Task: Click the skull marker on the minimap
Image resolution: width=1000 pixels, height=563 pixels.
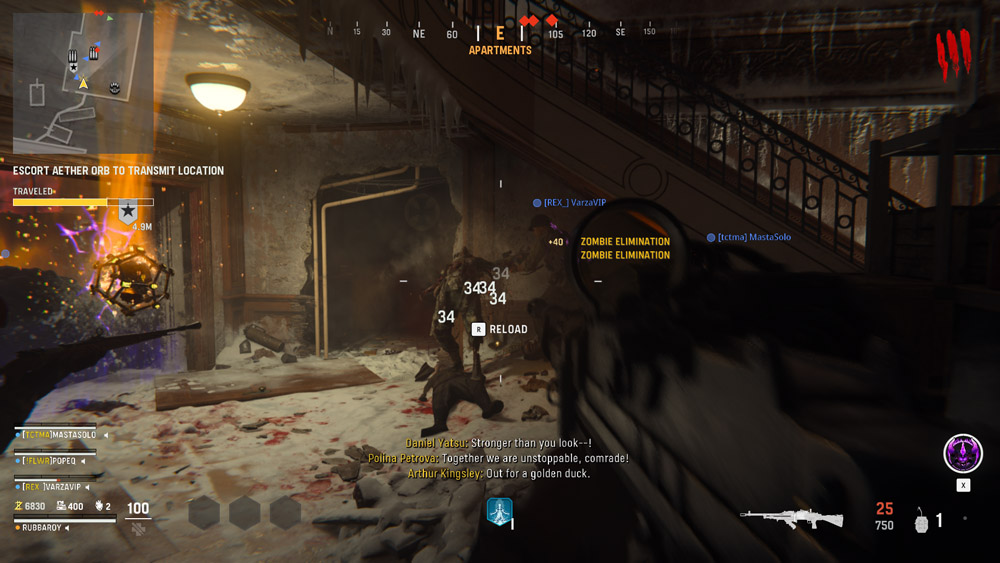Action: (114, 88)
